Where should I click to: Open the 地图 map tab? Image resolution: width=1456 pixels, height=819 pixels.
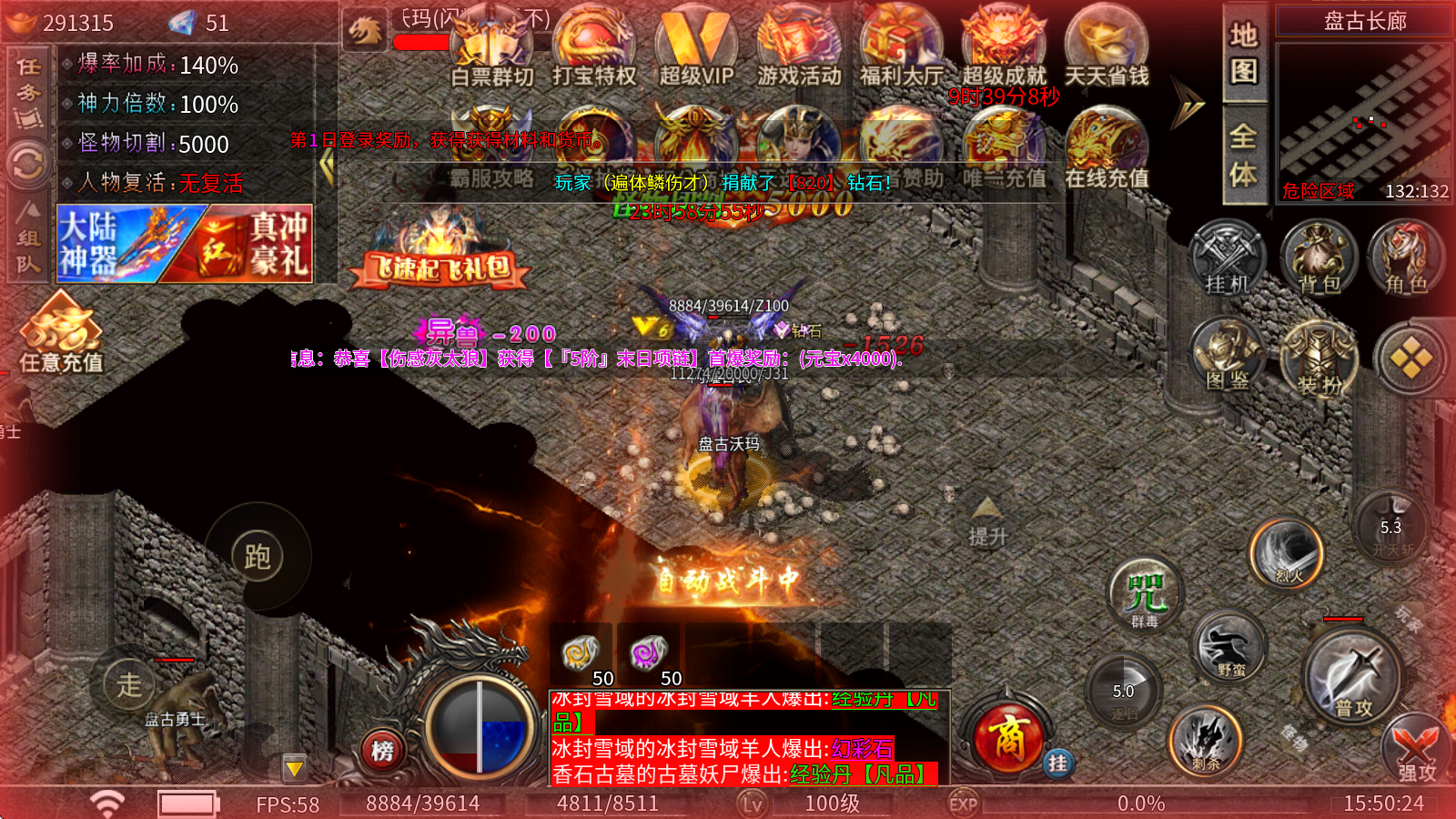(1243, 53)
